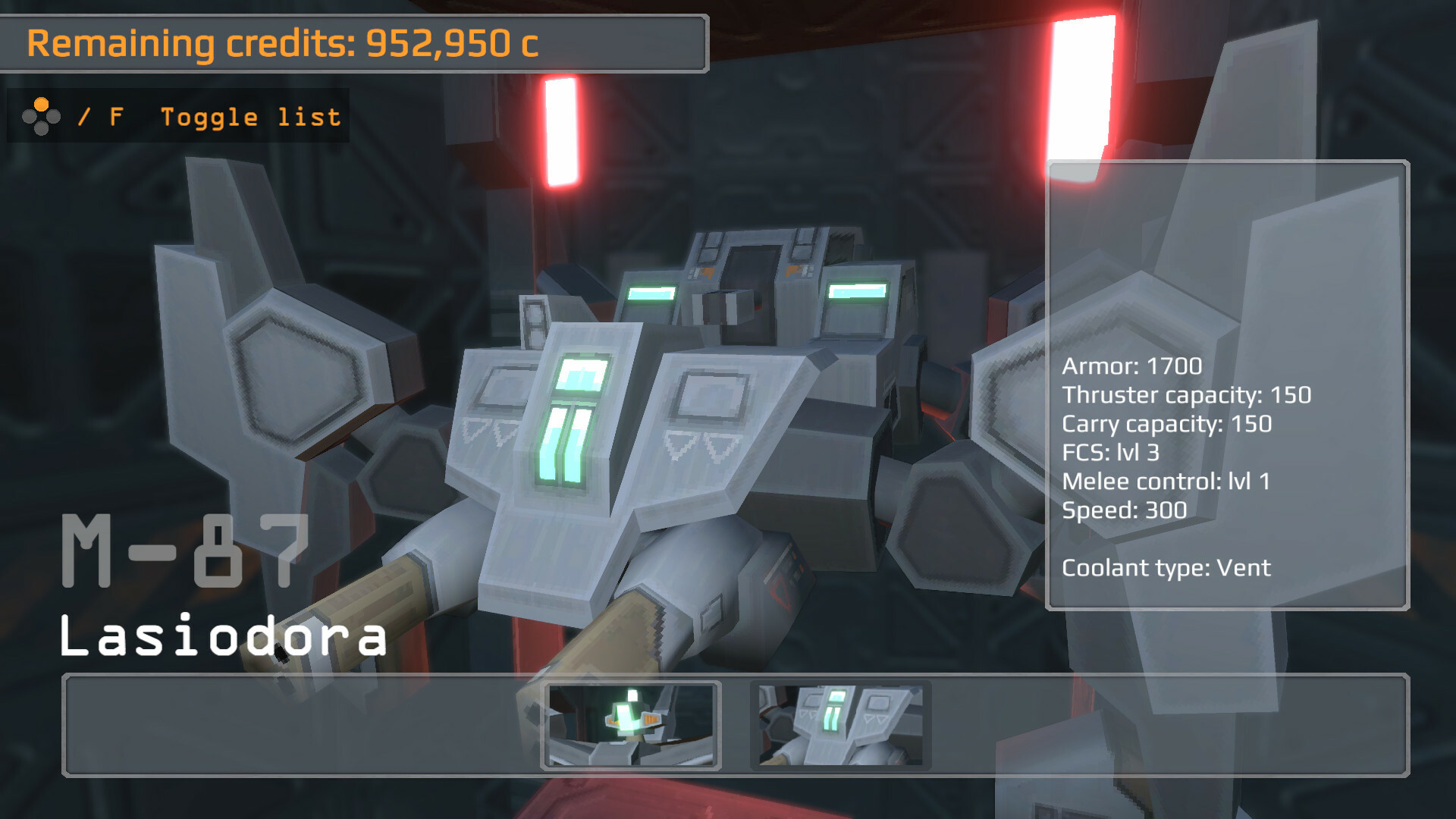Click the Armor 1700 stat line
1456x819 pixels.
point(1131,366)
